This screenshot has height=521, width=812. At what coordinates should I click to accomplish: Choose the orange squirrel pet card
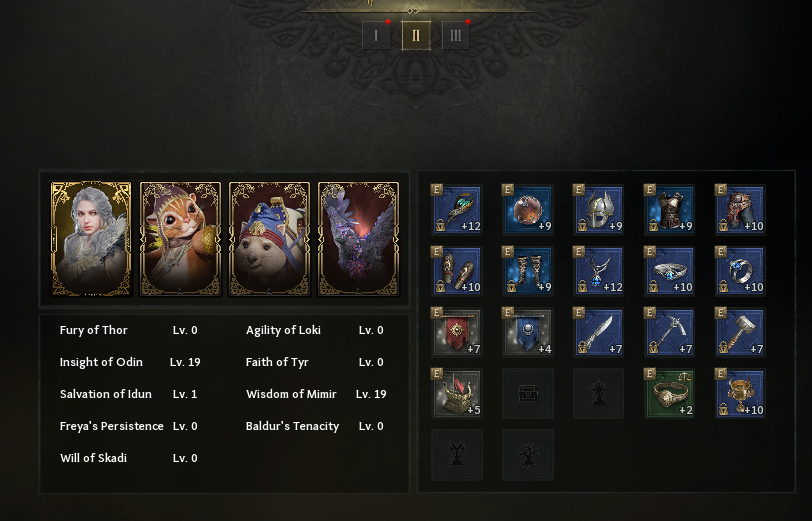point(180,239)
